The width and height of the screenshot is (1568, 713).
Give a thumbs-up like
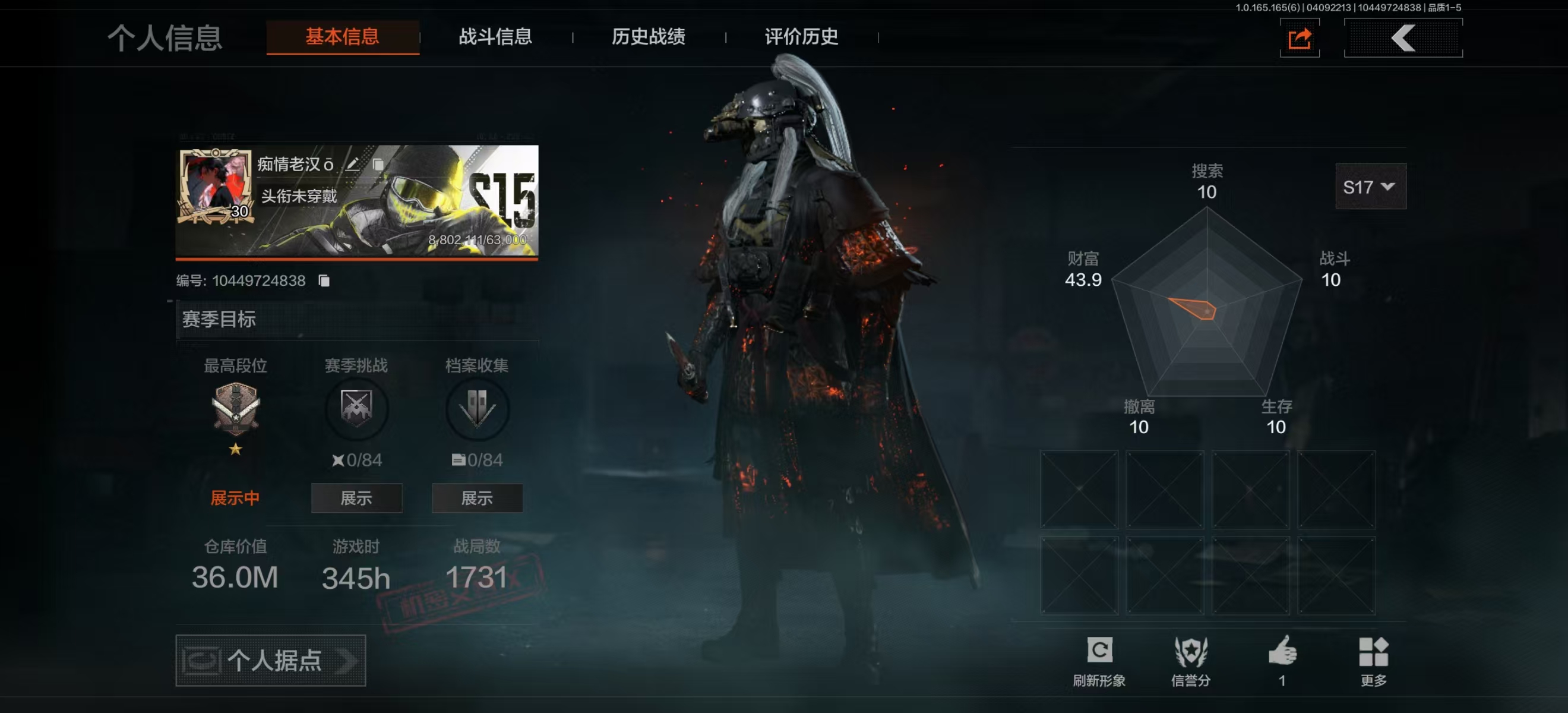[1282, 657]
